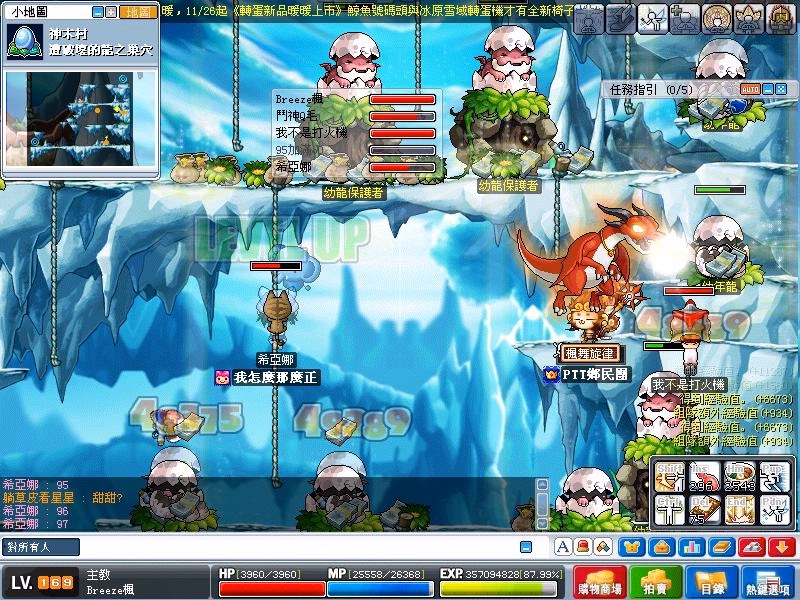Viewport: 800px width, 600px height.
Task: Click the chat input field
Action: point(280,546)
